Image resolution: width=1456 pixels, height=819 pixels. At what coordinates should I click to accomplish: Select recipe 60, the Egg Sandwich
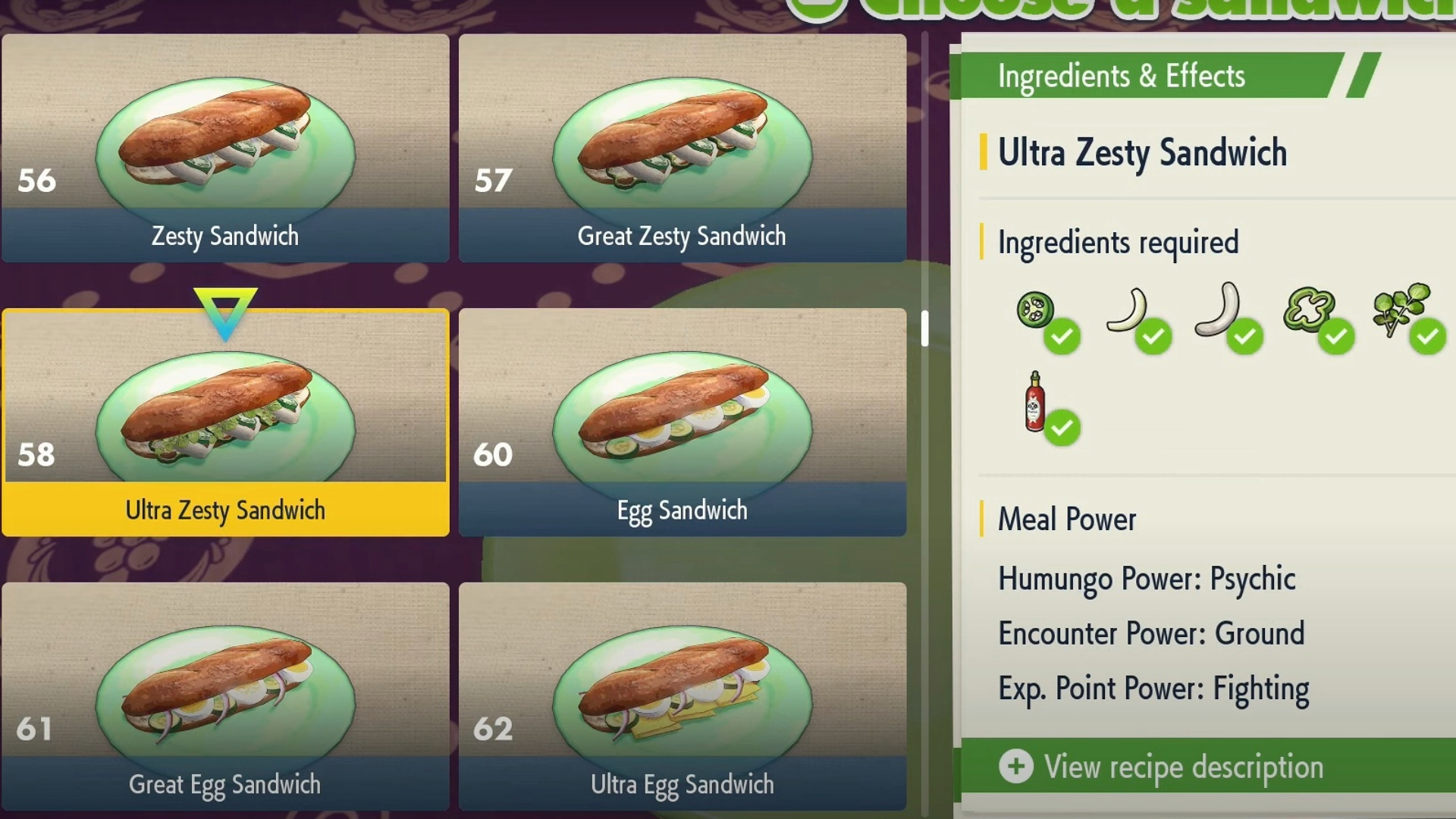(x=682, y=423)
